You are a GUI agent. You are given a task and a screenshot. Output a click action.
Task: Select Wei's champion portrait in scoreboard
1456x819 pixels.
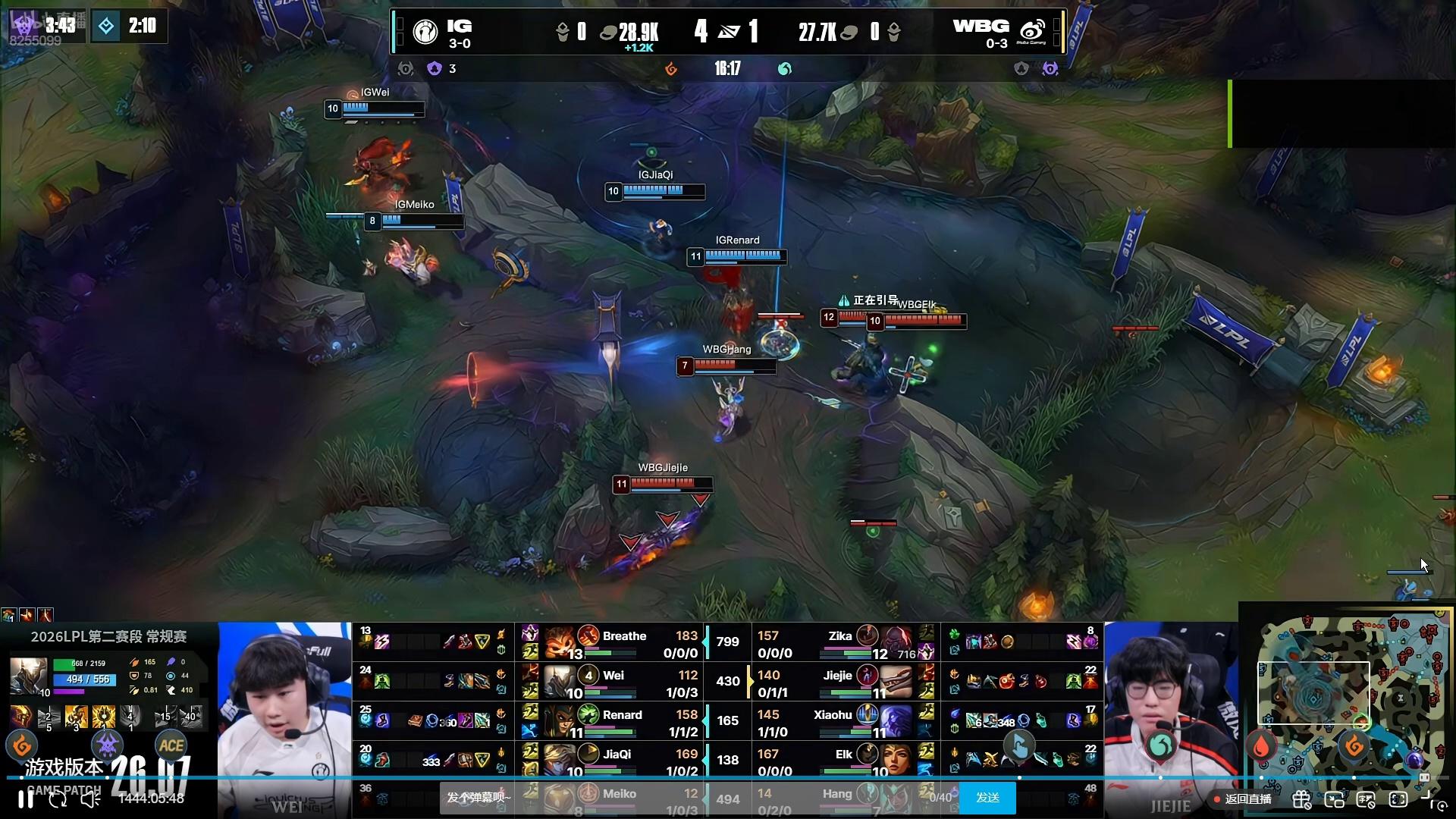click(x=560, y=681)
